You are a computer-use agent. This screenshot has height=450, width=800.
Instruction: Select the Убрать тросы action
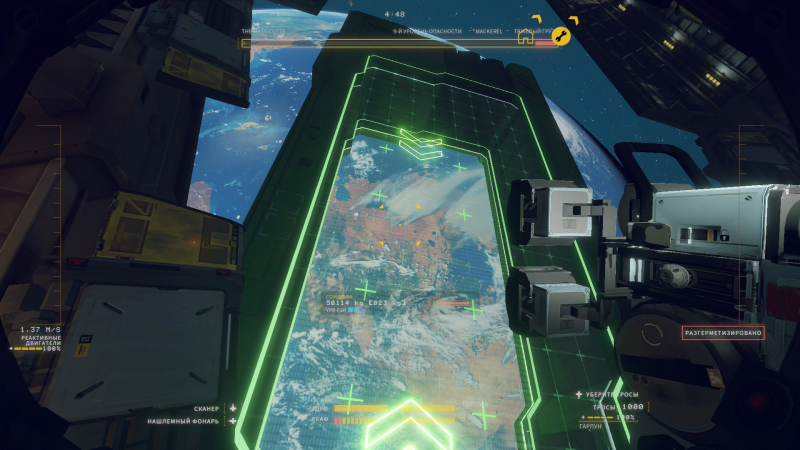612,395
